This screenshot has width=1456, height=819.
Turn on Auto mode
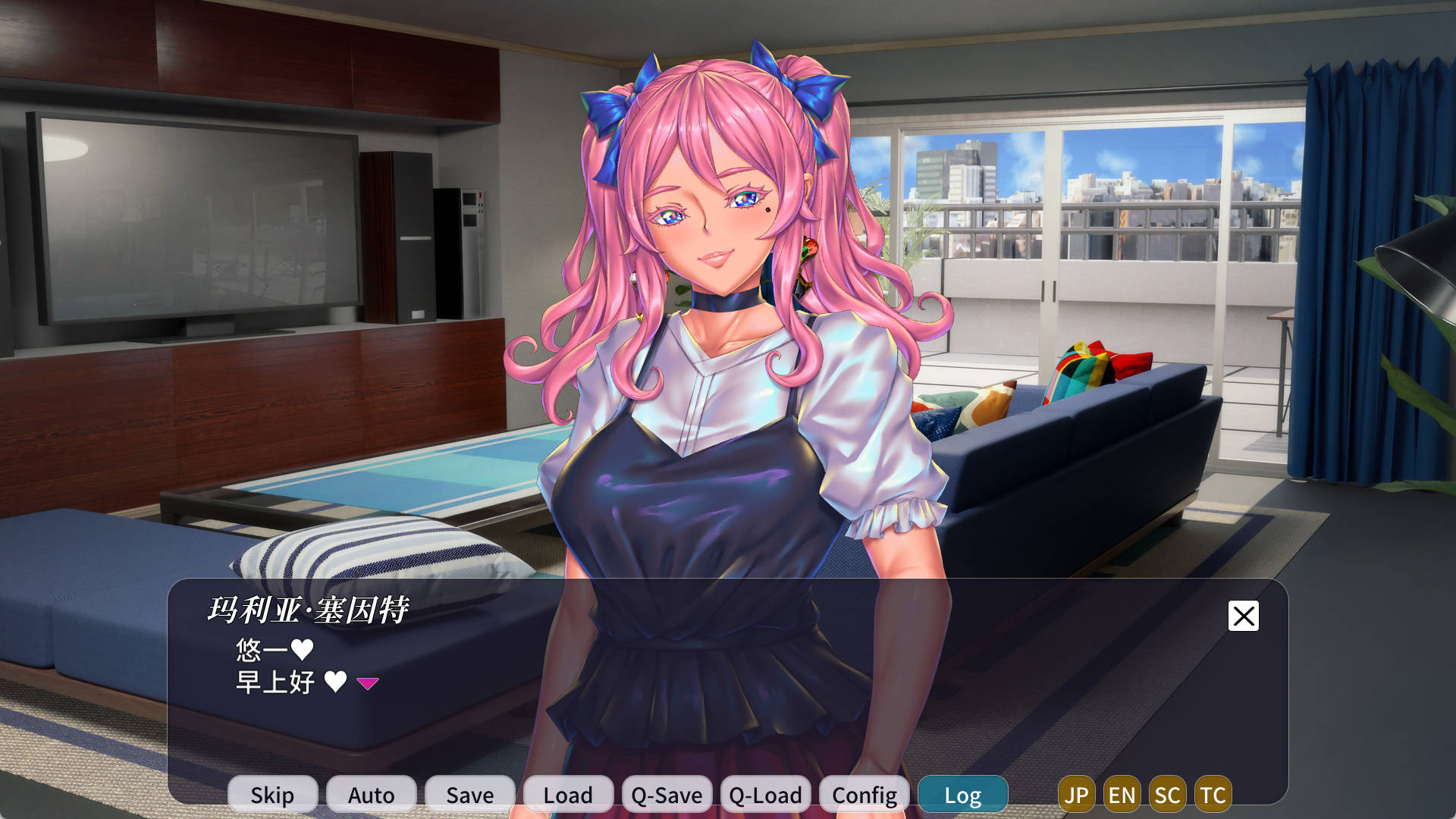tap(371, 794)
